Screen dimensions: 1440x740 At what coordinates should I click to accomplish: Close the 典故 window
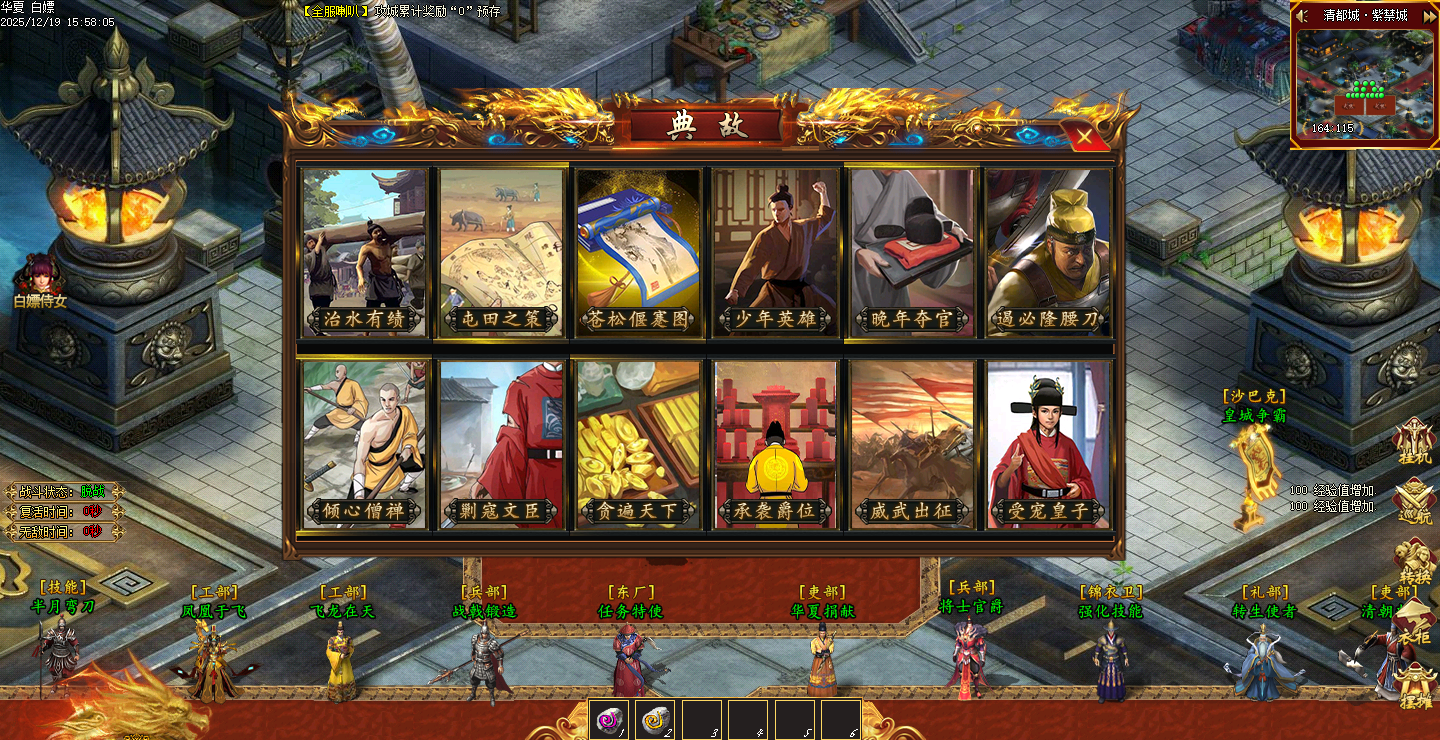(1083, 135)
